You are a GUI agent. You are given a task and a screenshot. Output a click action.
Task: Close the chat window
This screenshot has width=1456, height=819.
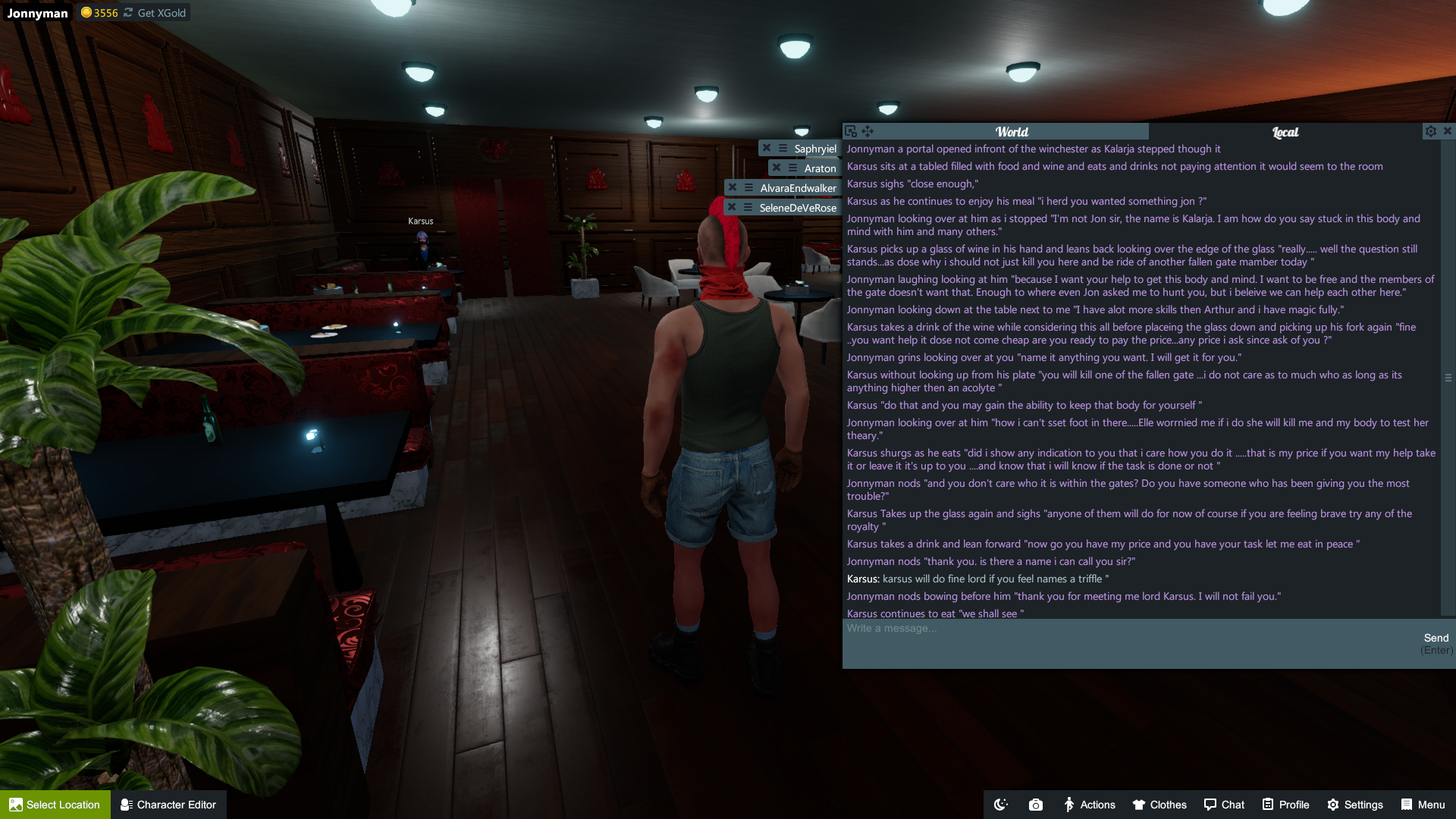click(x=1448, y=131)
